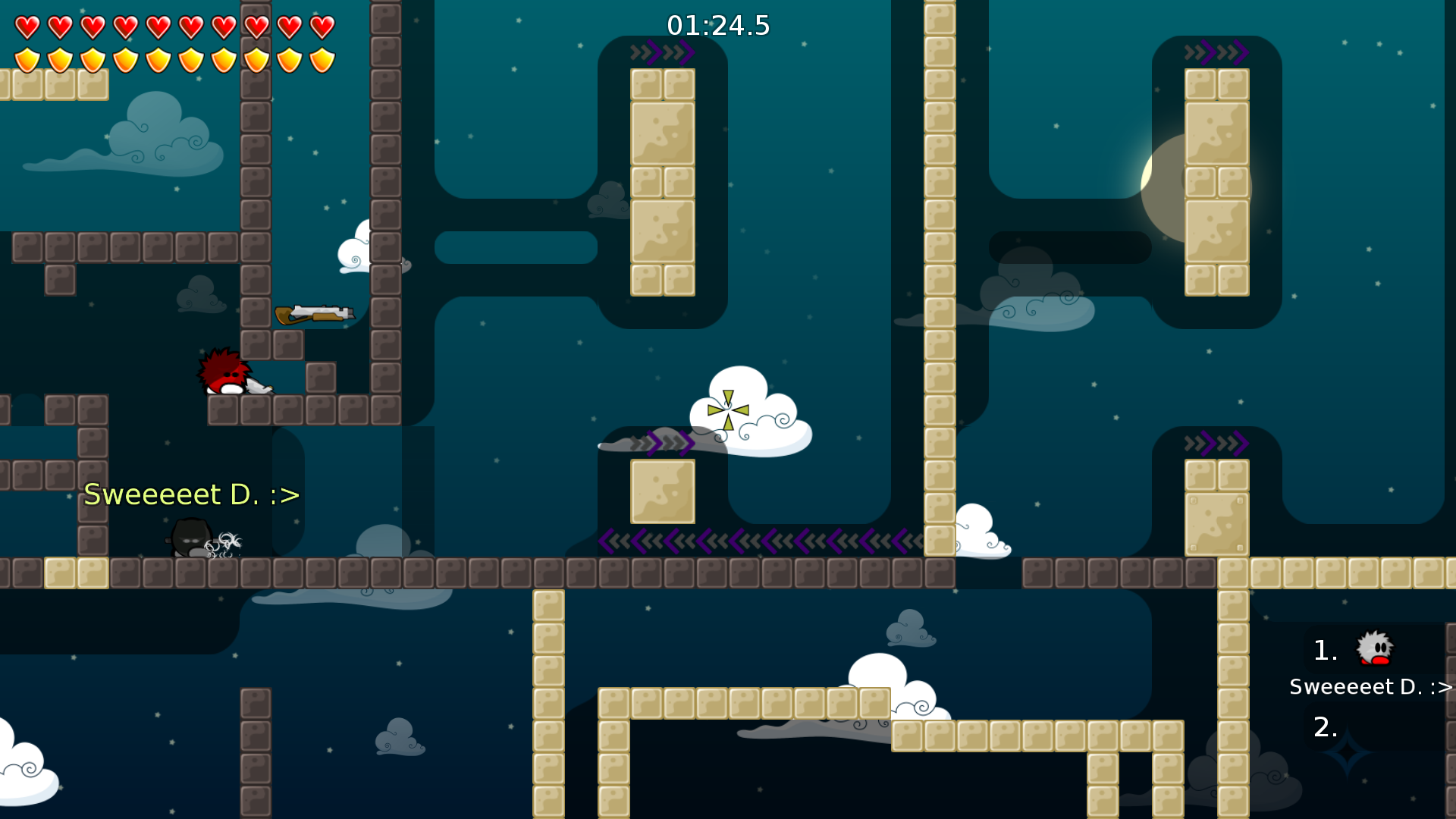
Task: Click the first heart in the health bar
Action: point(26,26)
